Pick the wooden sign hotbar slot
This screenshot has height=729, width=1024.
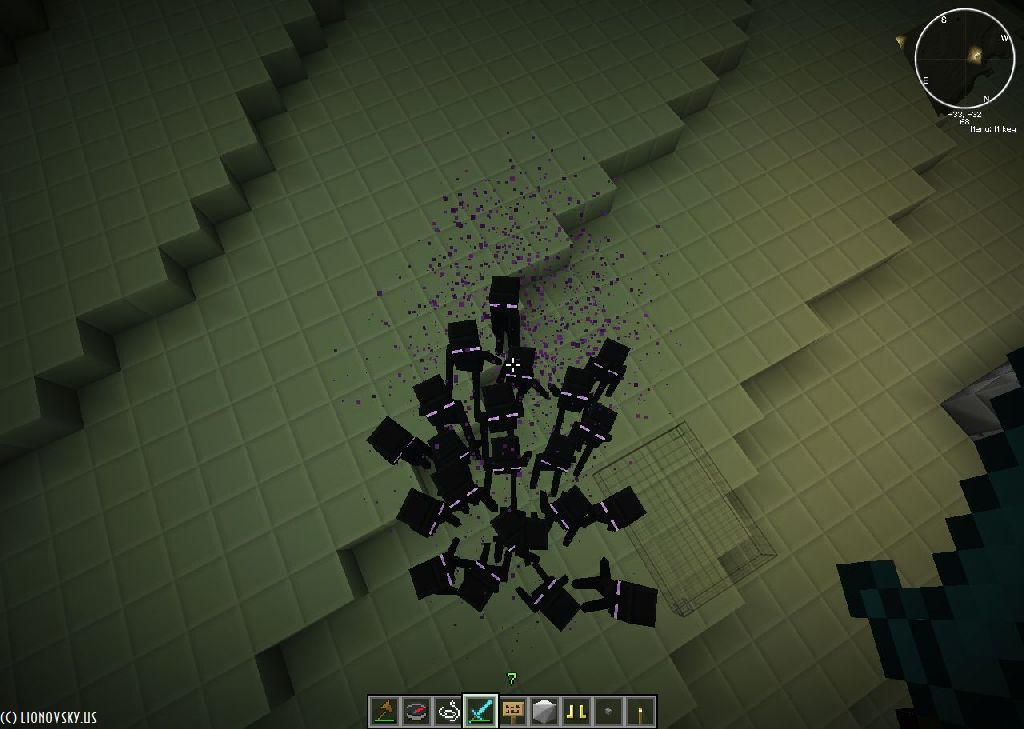point(512,711)
